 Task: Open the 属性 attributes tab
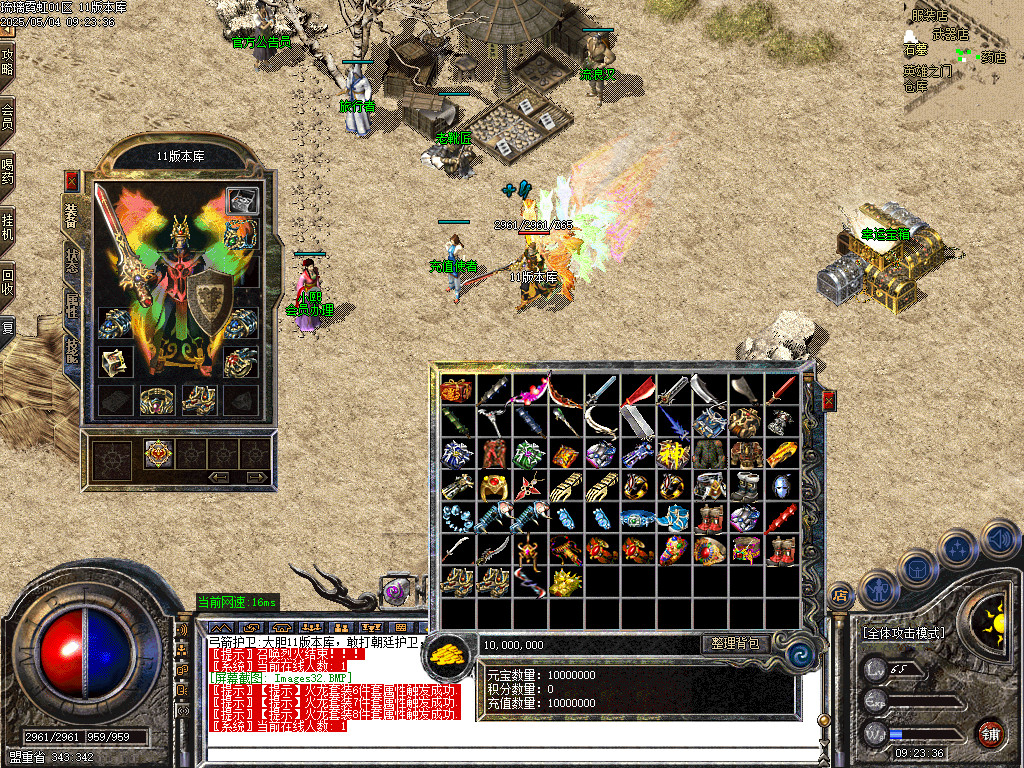click(72, 305)
